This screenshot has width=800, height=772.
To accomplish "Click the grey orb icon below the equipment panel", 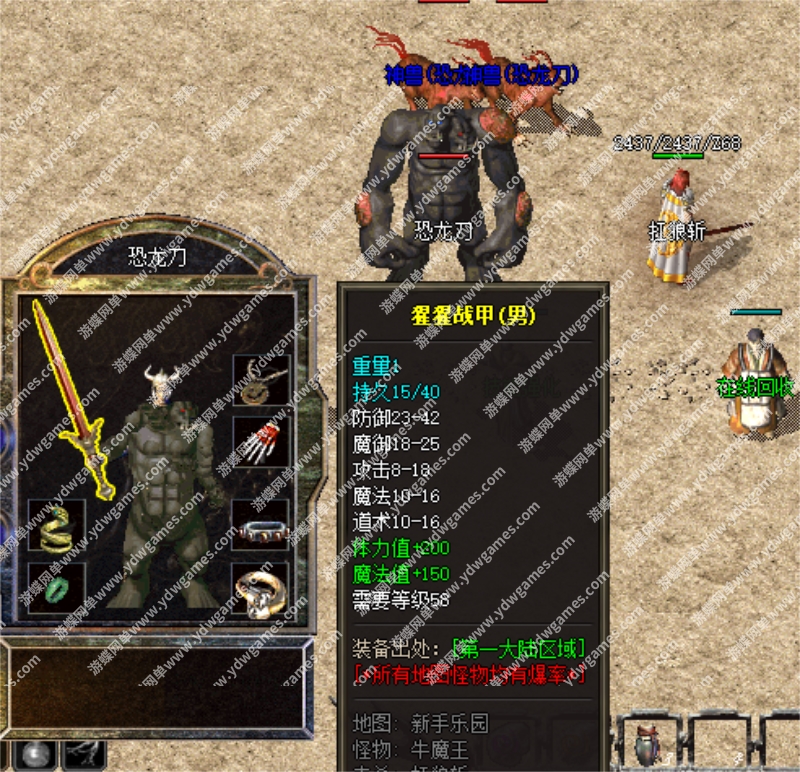I will coord(37,755).
